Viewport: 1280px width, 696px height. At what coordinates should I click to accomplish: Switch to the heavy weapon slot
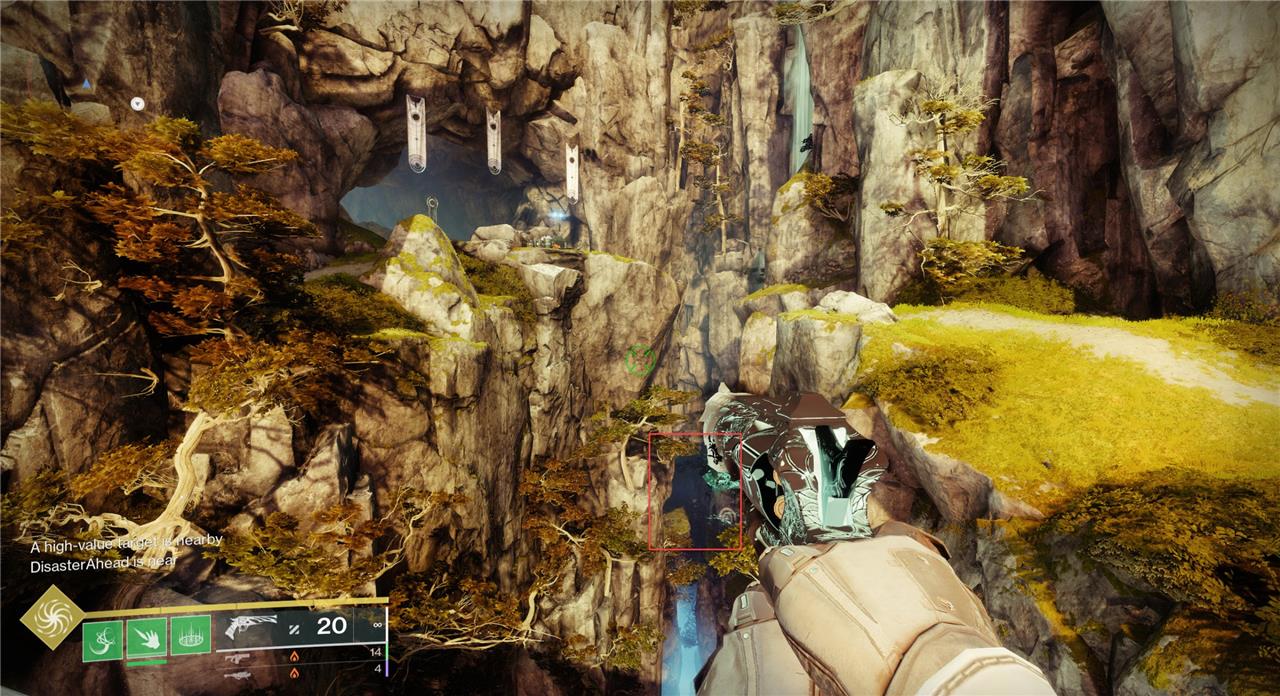coord(237,675)
